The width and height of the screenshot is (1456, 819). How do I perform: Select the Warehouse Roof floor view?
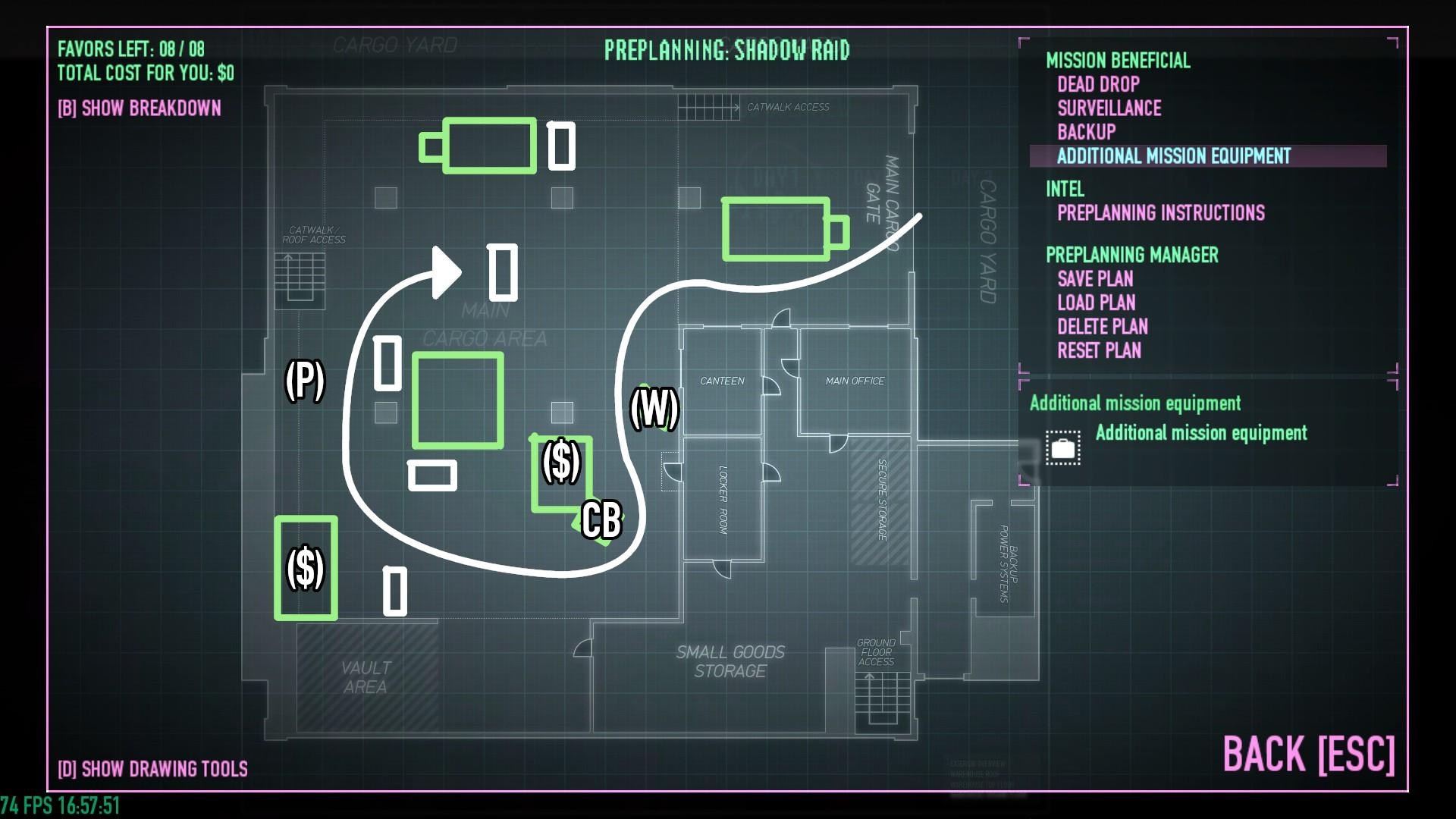[x=978, y=775]
